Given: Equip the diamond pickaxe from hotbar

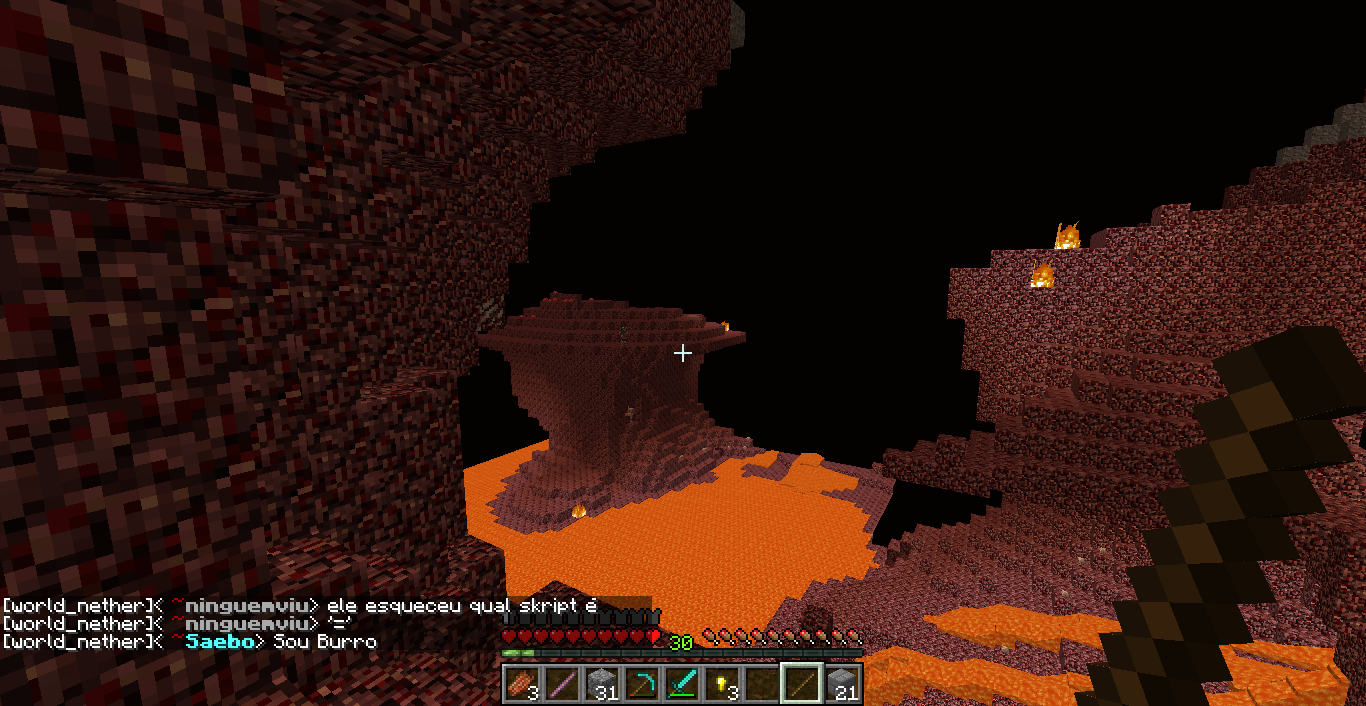Looking at the screenshot, I should (x=642, y=684).
